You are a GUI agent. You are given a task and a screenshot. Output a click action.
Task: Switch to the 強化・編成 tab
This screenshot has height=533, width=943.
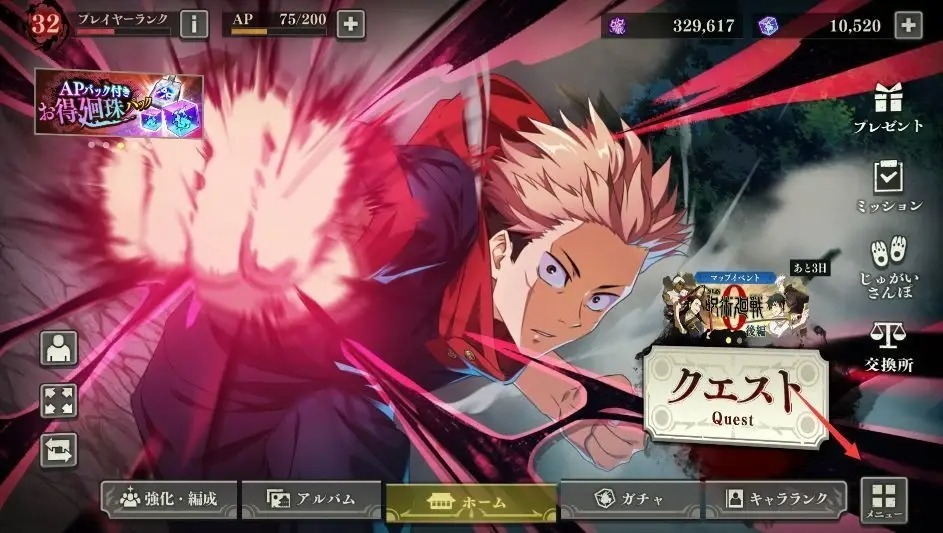click(x=169, y=498)
